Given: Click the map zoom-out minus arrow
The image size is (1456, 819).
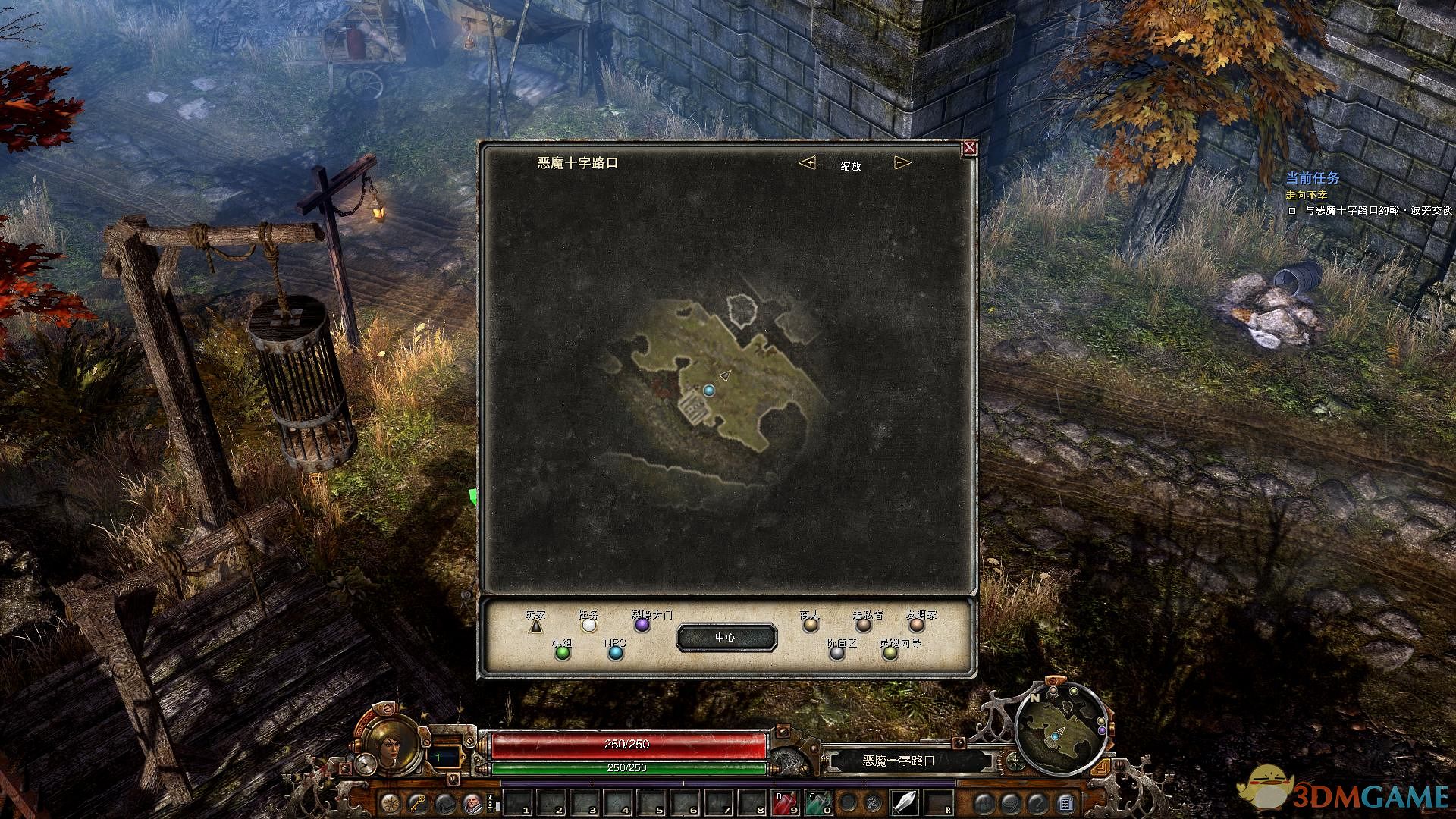Looking at the screenshot, I should [902, 163].
